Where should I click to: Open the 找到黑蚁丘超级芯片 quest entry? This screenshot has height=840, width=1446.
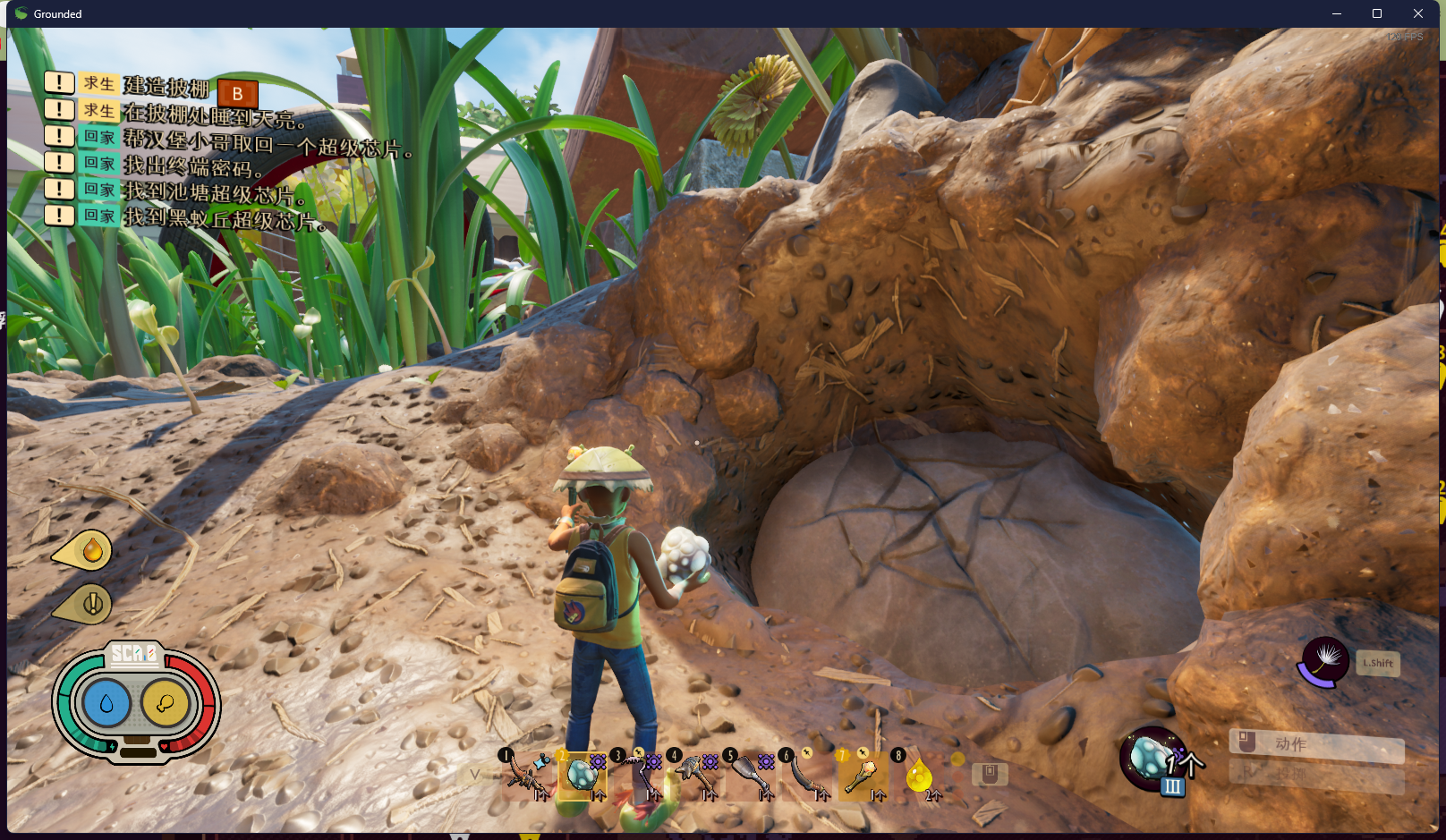click(x=224, y=218)
